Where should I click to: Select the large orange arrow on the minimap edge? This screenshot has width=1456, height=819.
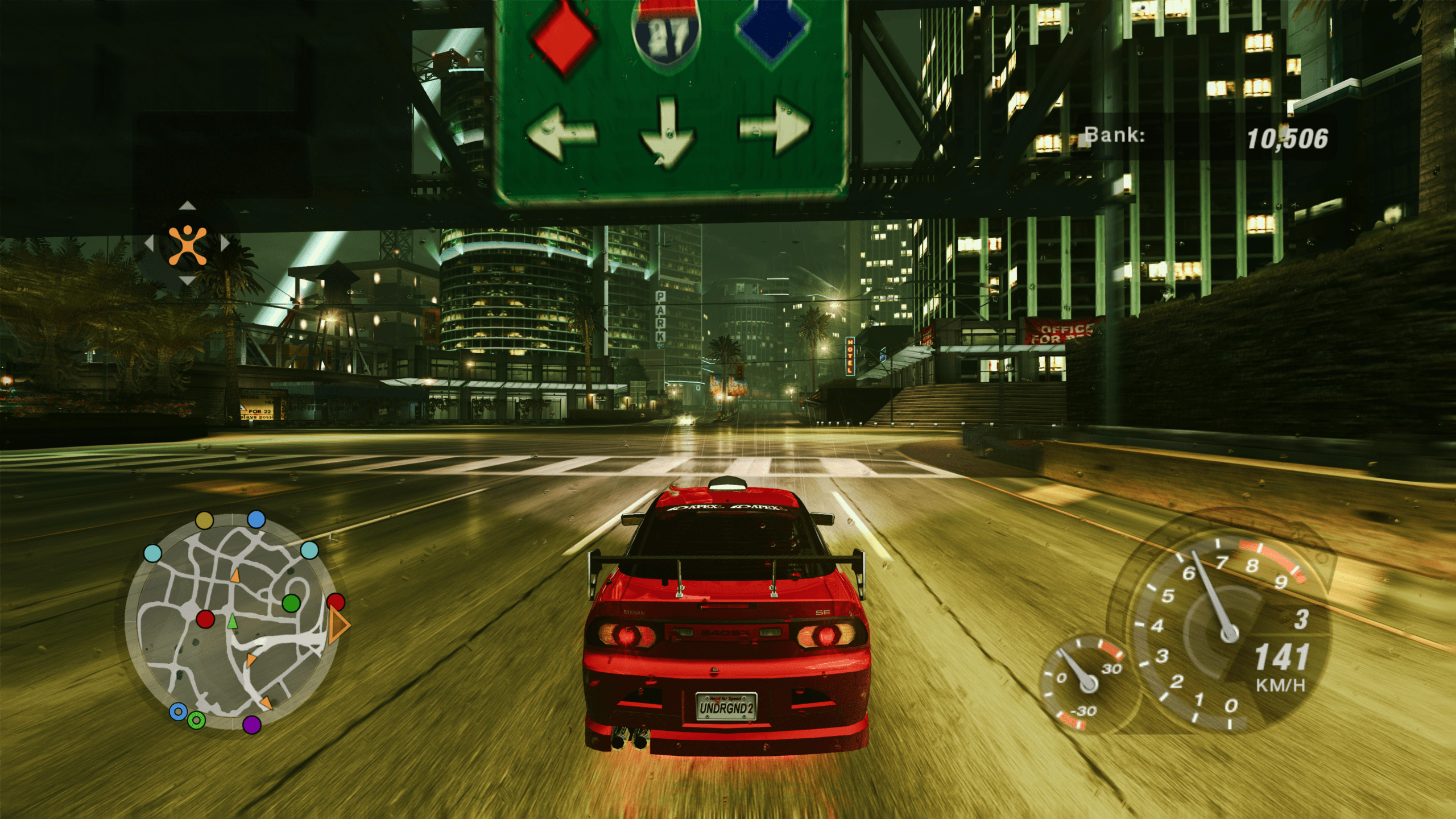[339, 624]
